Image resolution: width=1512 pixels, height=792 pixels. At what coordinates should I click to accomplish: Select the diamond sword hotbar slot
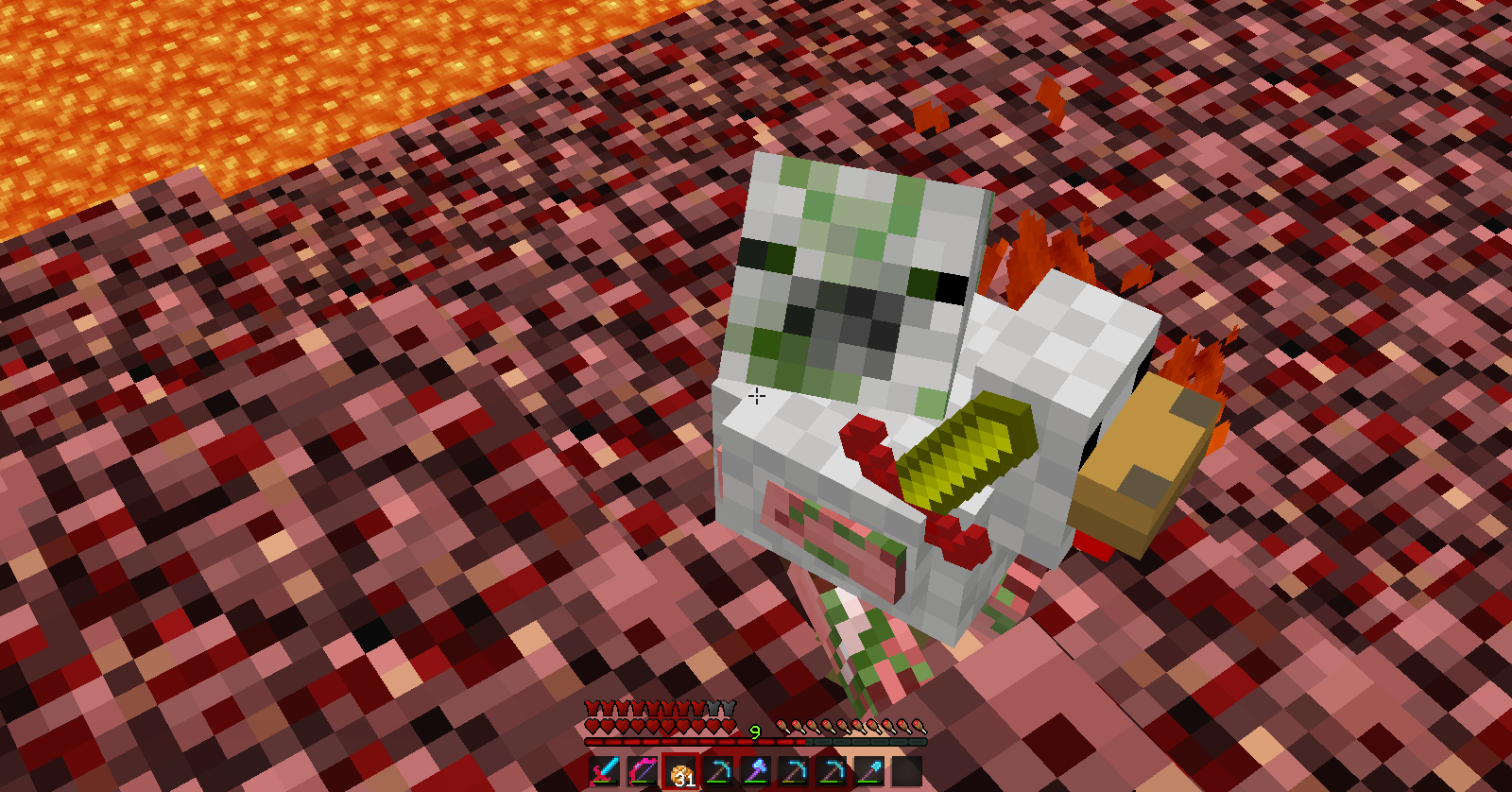[x=605, y=771]
